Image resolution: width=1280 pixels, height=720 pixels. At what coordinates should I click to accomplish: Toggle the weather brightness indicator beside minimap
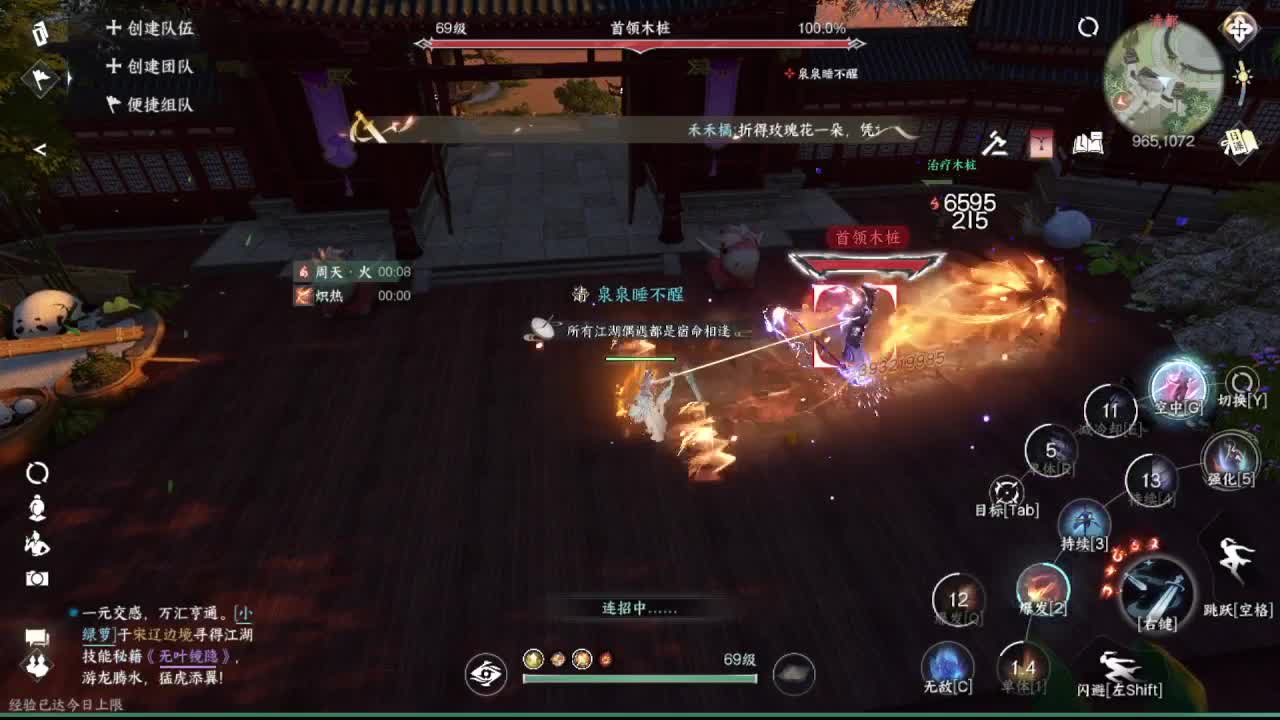tap(1241, 74)
